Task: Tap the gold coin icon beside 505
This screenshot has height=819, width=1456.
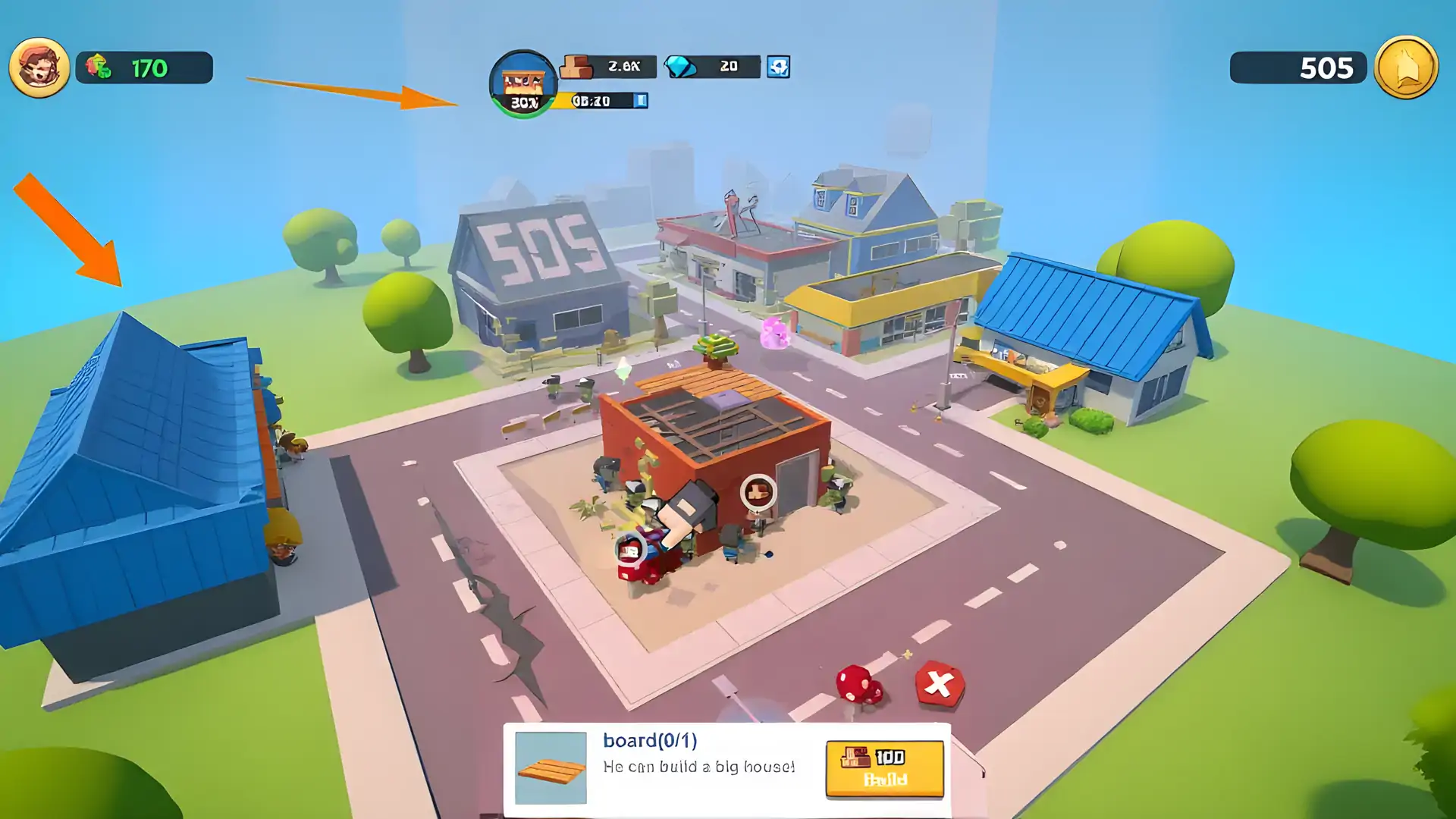Action: [1405, 67]
